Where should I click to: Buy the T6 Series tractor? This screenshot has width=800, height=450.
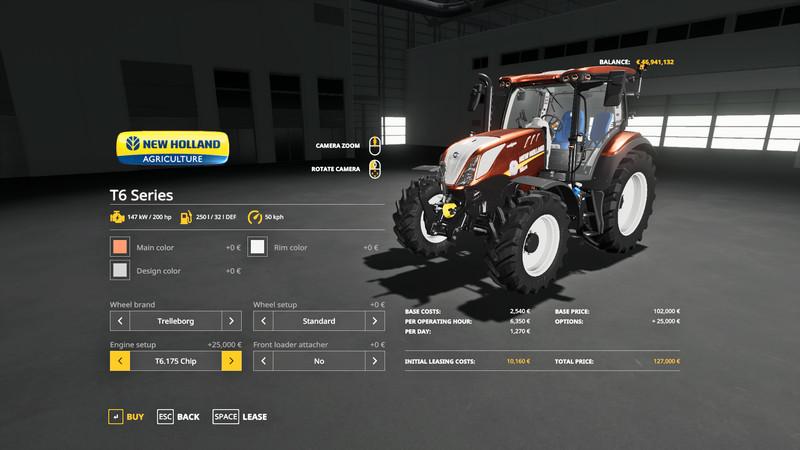click(126, 416)
